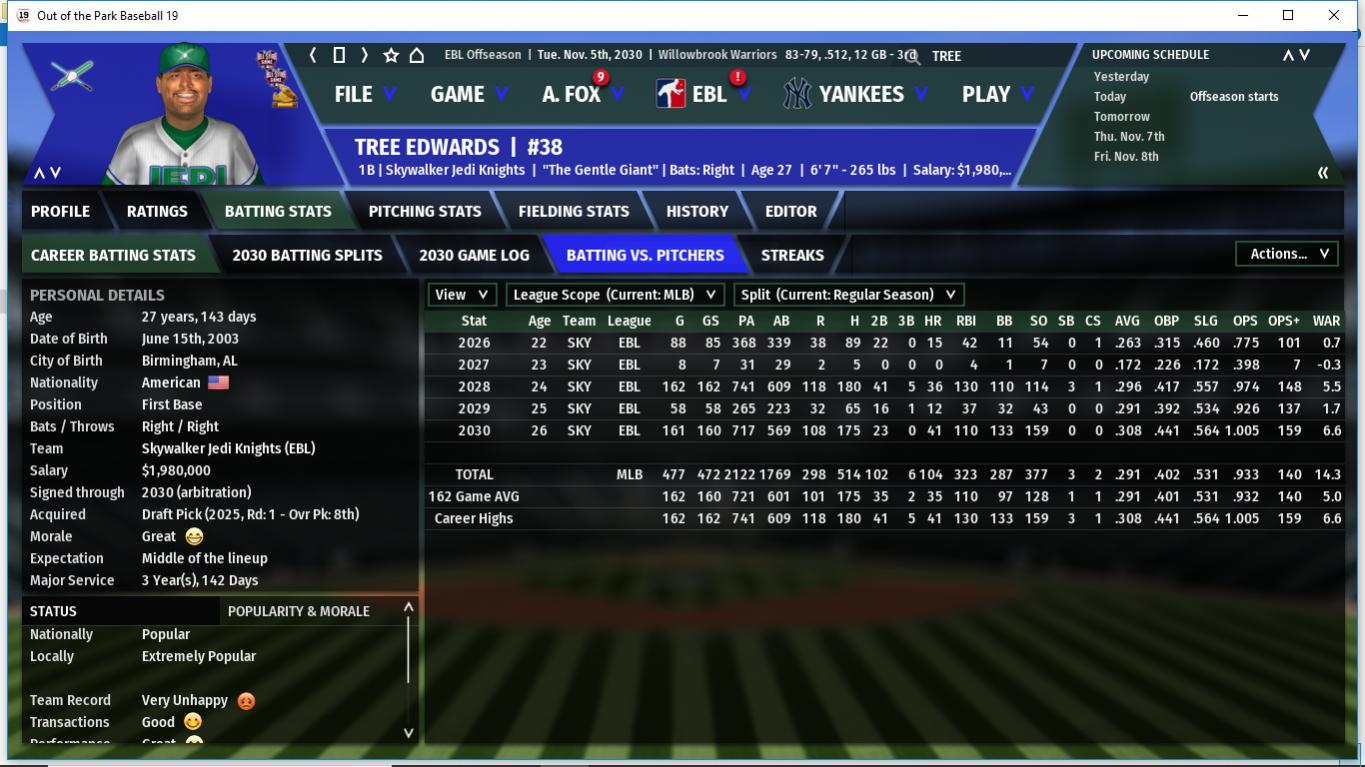This screenshot has width=1365, height=767.
Task: Open the Actions dropdown
Action: click(1288, 254)
